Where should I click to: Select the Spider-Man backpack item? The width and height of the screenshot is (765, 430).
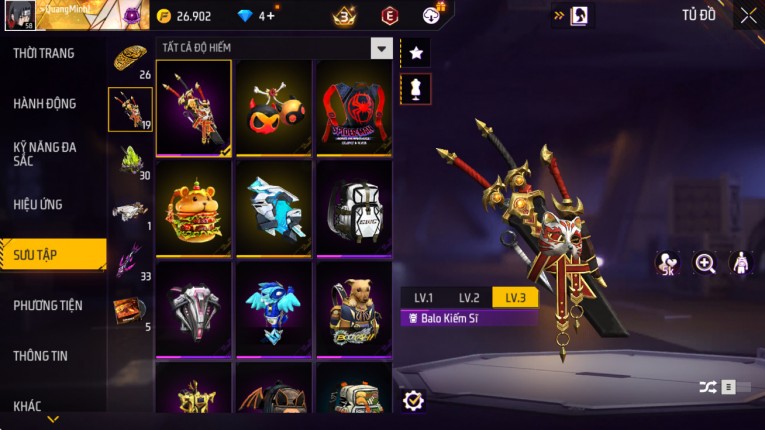(354, 108)
